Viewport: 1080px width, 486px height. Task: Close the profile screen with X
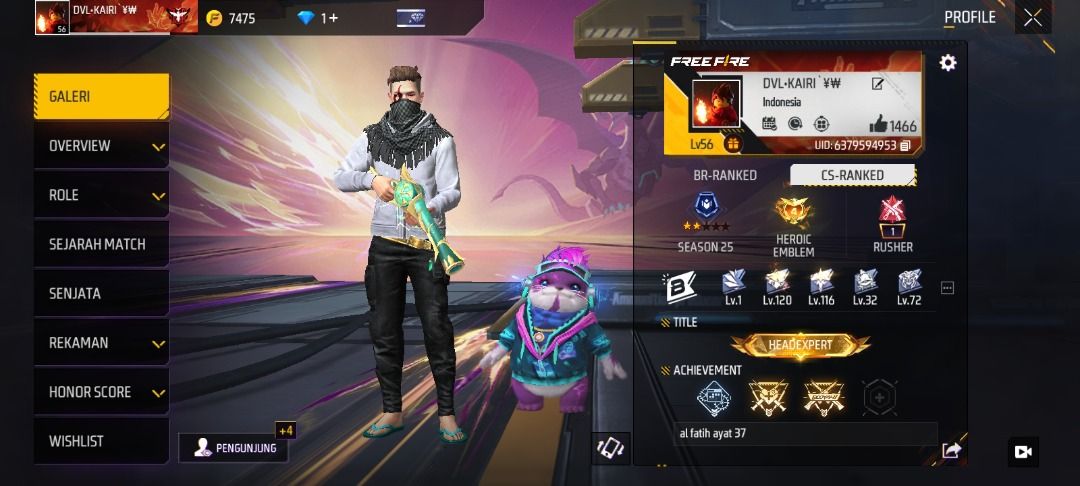(1033, 18)
